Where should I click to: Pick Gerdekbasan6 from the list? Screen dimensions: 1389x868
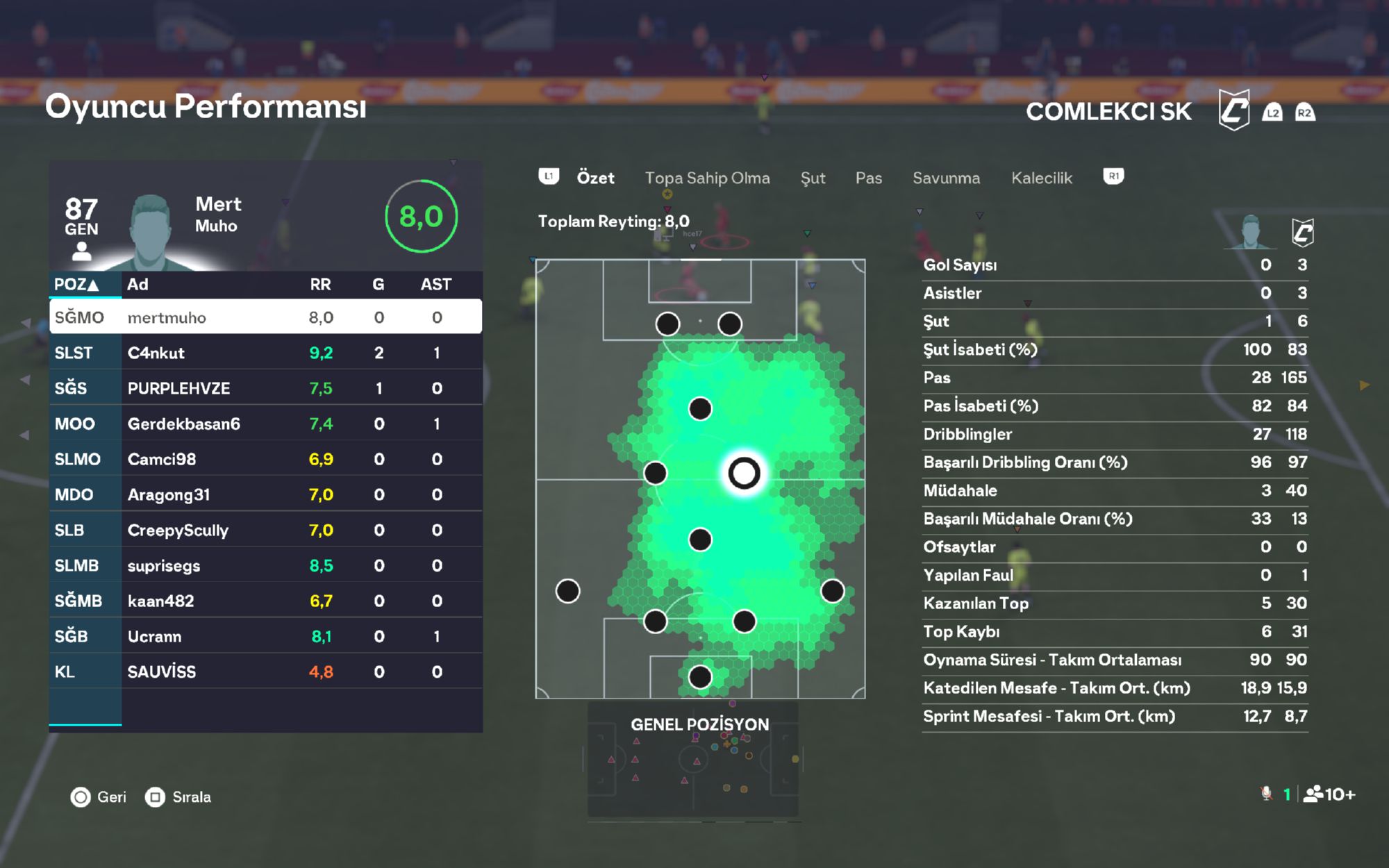tap(265, 424)
